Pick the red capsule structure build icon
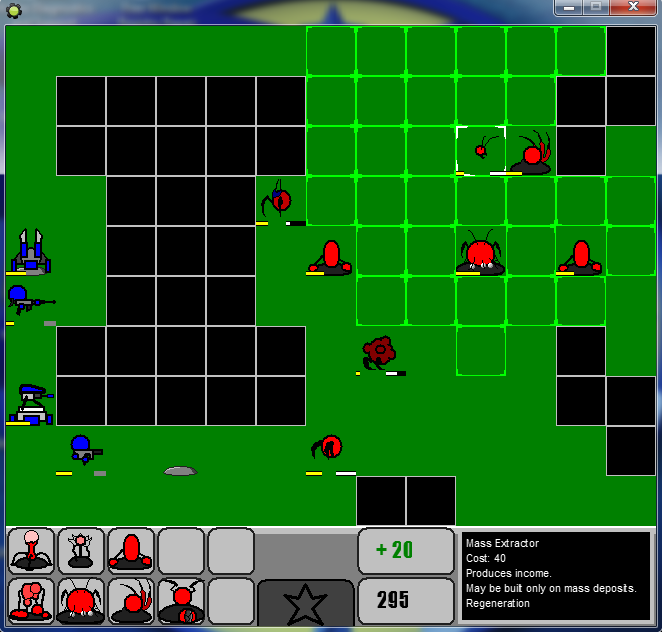The height and width of the screenshot is (632, 662). pyautogui.click(x=131, y=551)
